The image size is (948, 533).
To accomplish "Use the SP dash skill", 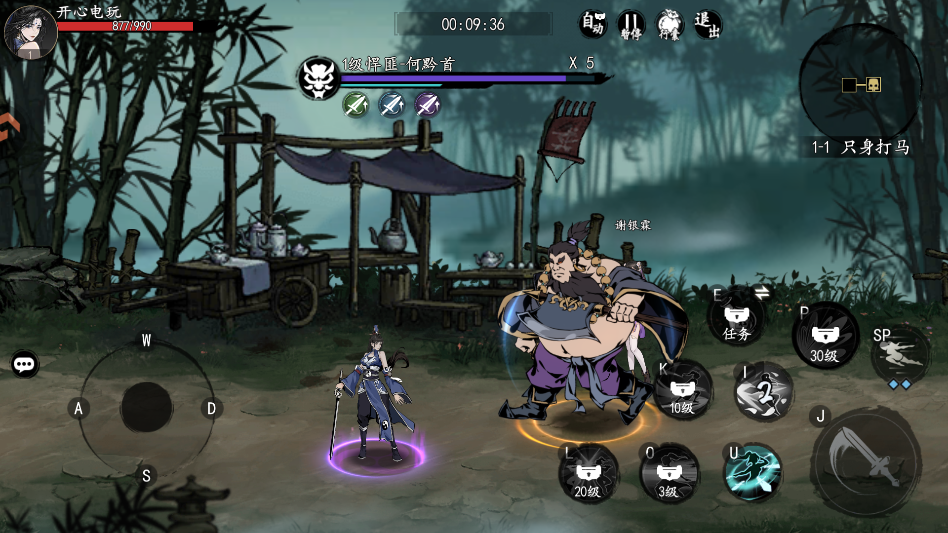I will pyautogui.click(x=900, y=353).
